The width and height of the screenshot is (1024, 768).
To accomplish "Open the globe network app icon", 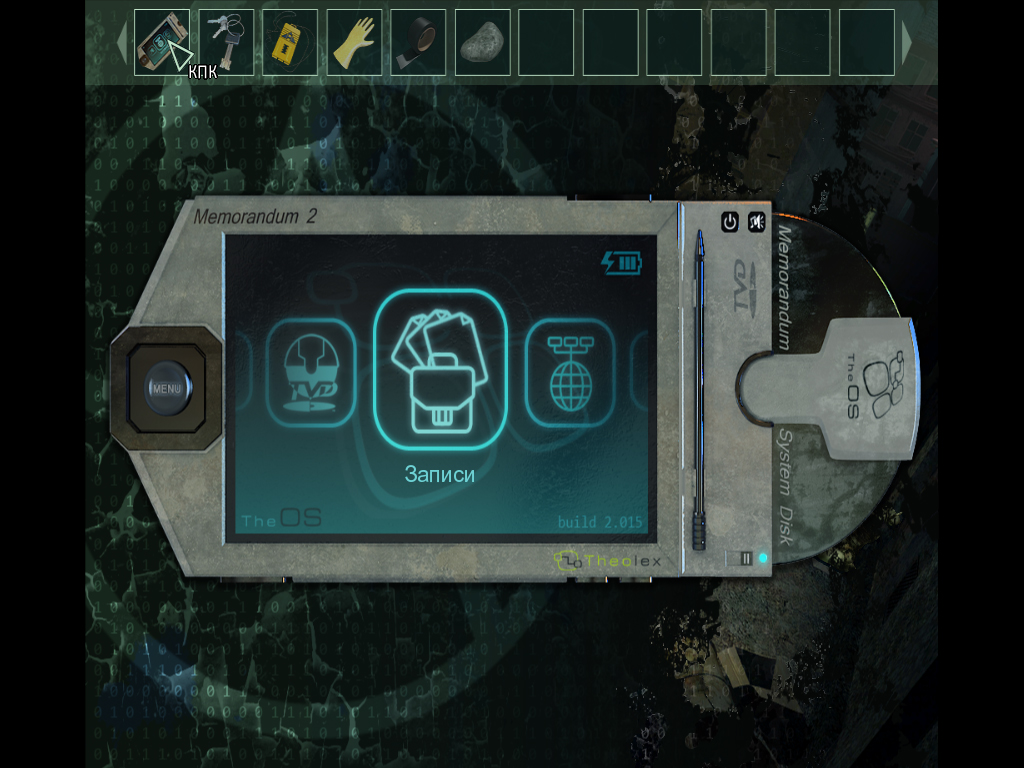I will pyautogui.click(x=568, y=373).
